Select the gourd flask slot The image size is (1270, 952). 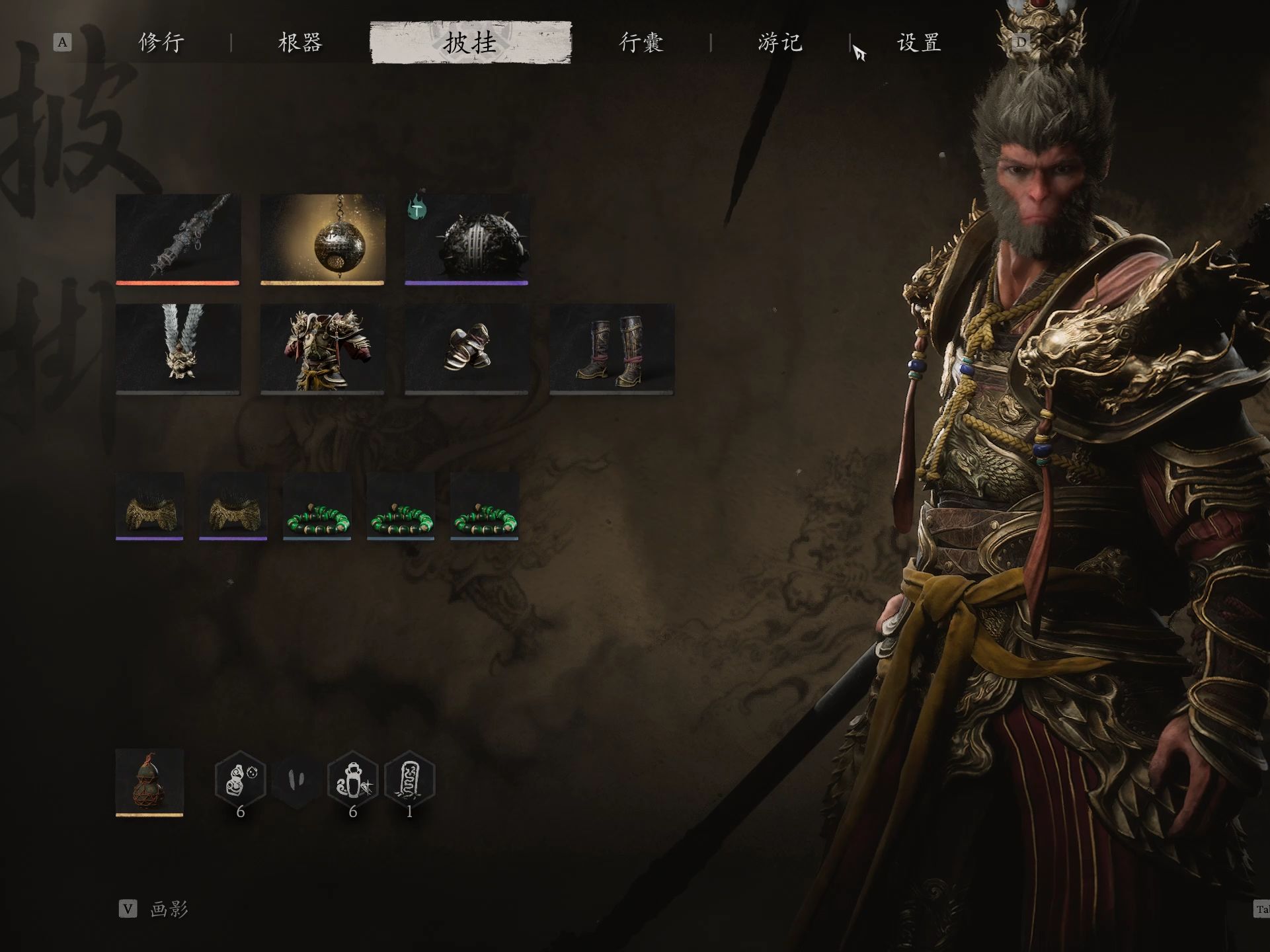coord(149,781)
